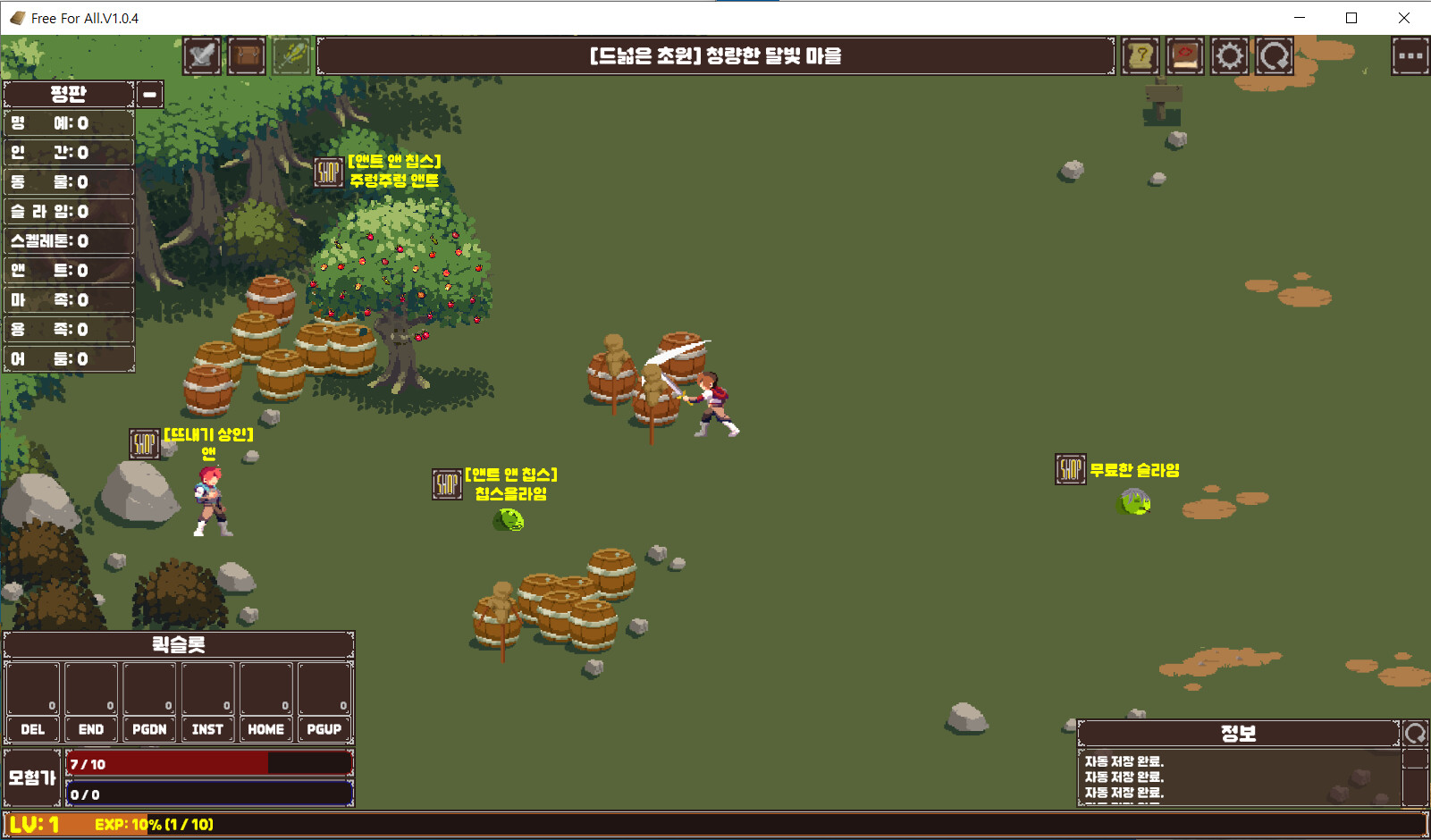Open the inventory chest icon
This screenshot has height=840, width=1431.
pyautogui.click(x=246, y=55)
